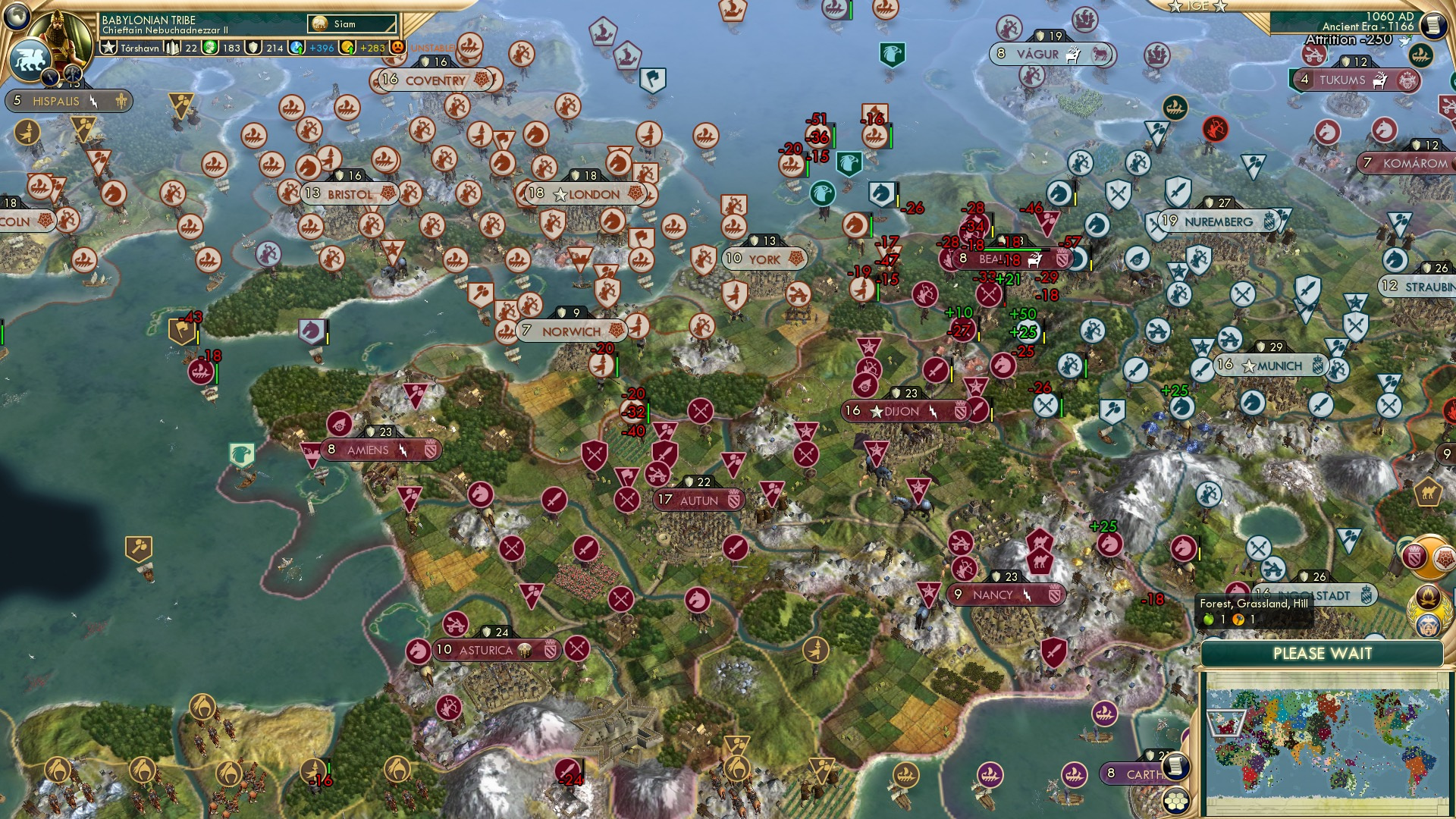Toggle strategic view with the globe button
1456x819 pixels.
tap(15, 17)
